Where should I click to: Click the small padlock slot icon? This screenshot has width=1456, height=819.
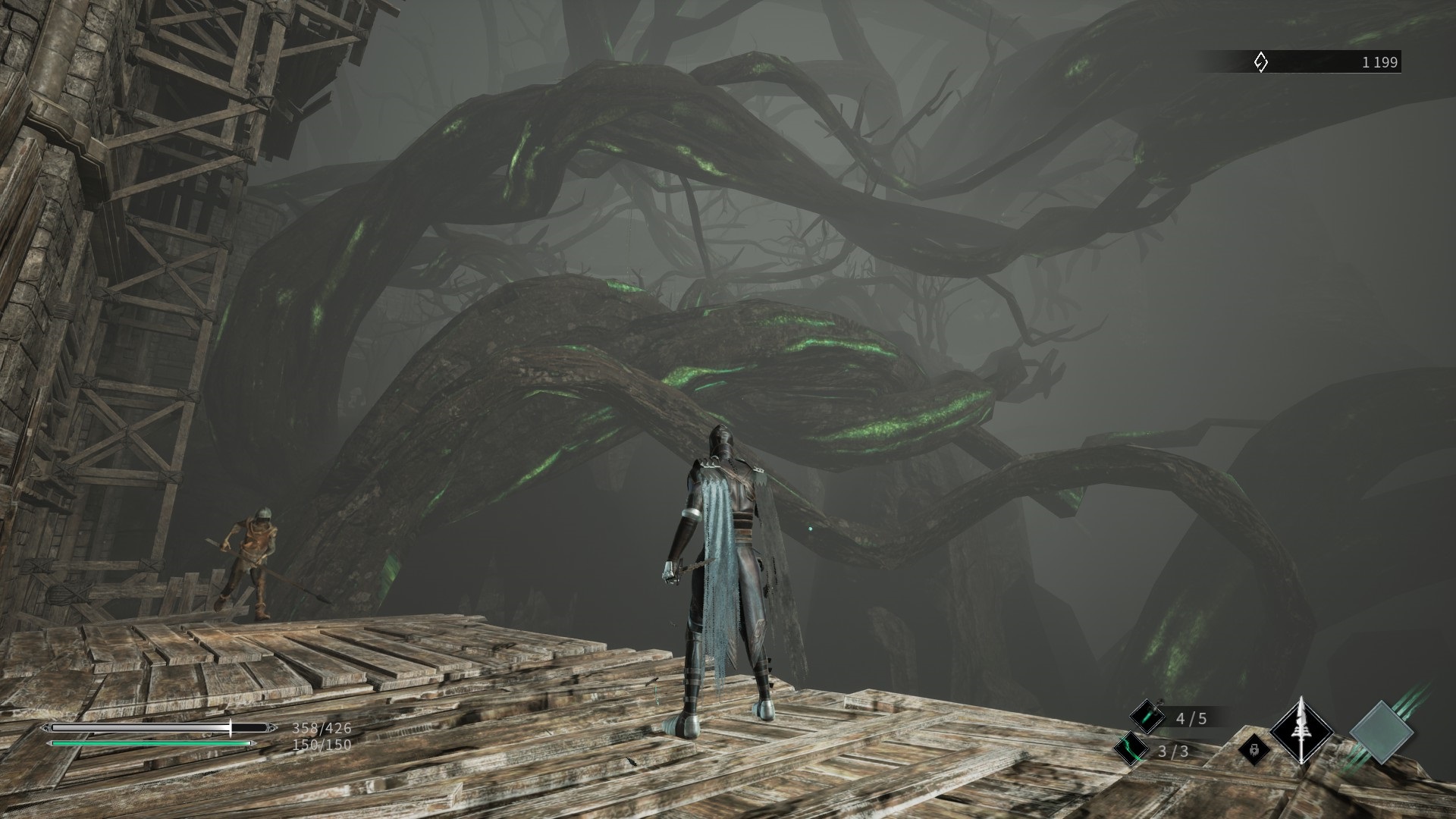(x=1254, y=750)
